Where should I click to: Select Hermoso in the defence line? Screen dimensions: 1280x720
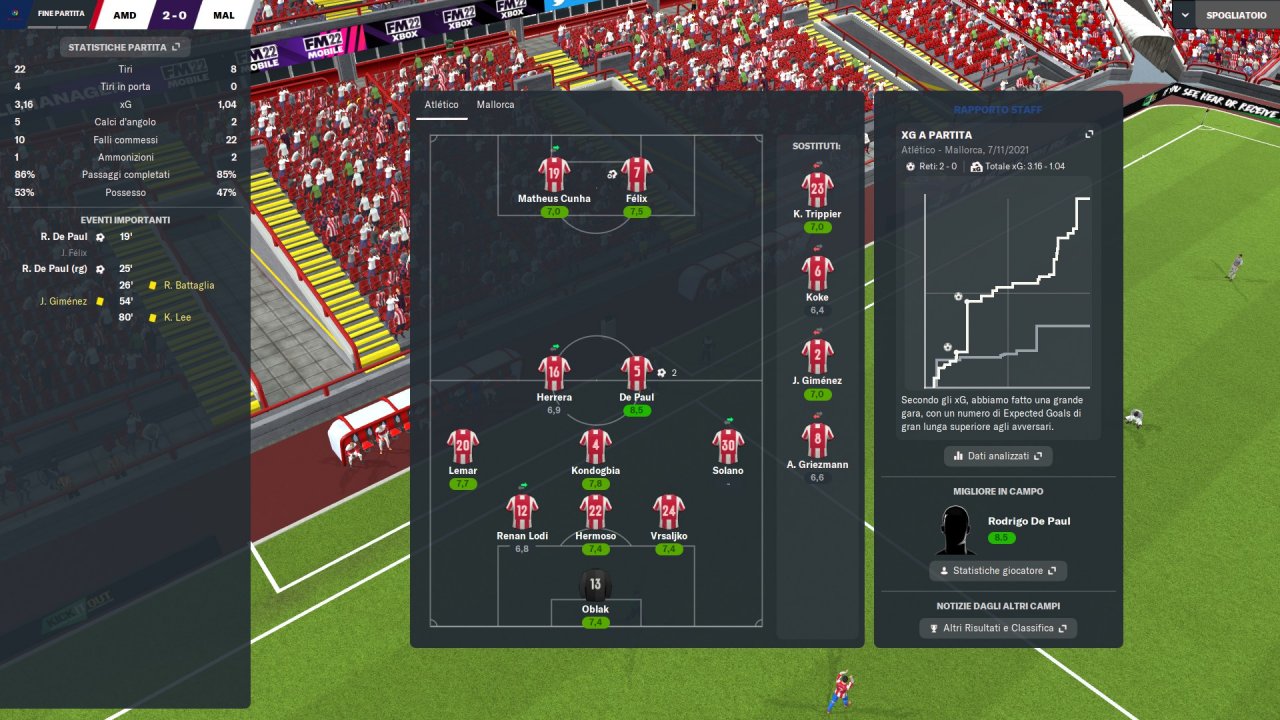point(595,511)
